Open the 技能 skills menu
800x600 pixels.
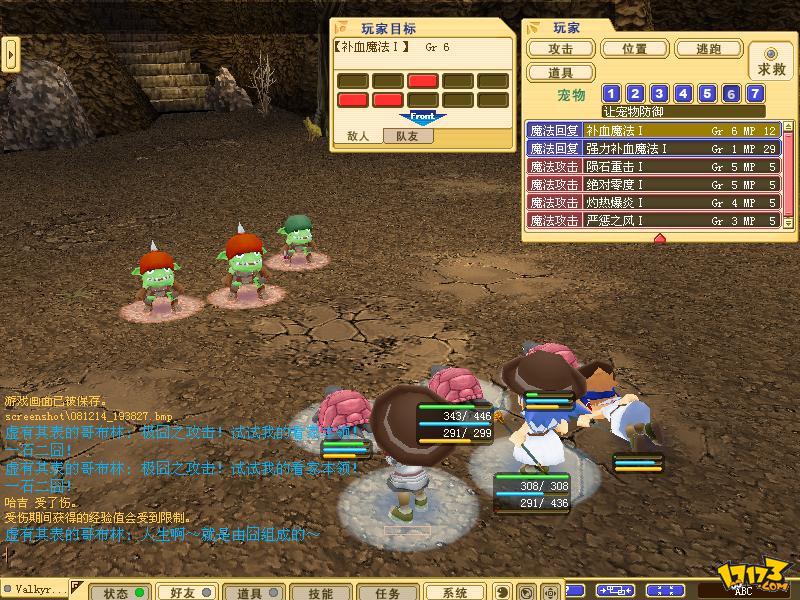click(319, 592)
